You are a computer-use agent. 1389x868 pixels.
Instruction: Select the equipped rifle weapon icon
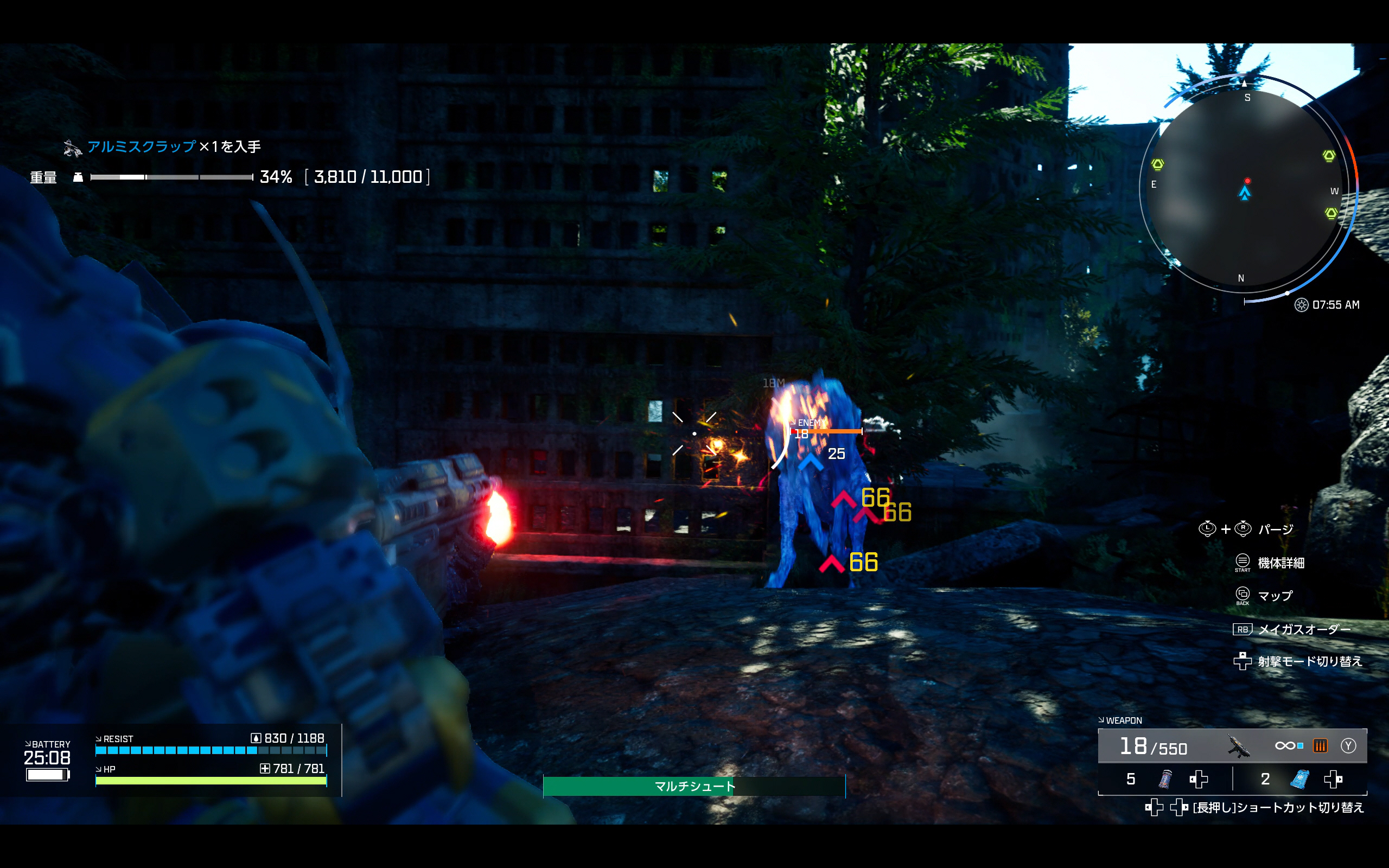pyautogui.click(x=1239, y=746)
